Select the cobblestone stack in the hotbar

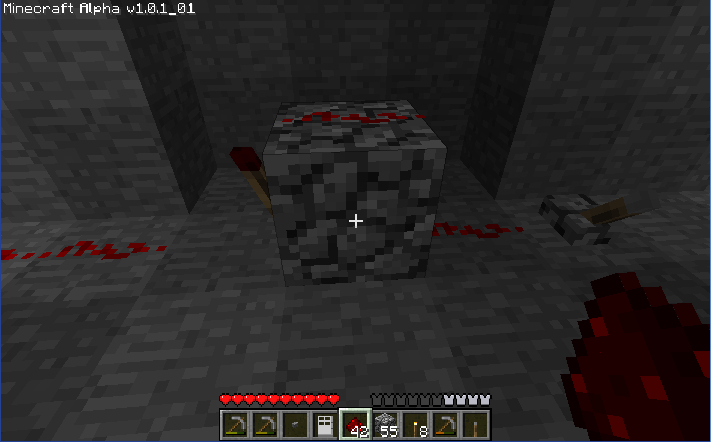click(385, 424)
